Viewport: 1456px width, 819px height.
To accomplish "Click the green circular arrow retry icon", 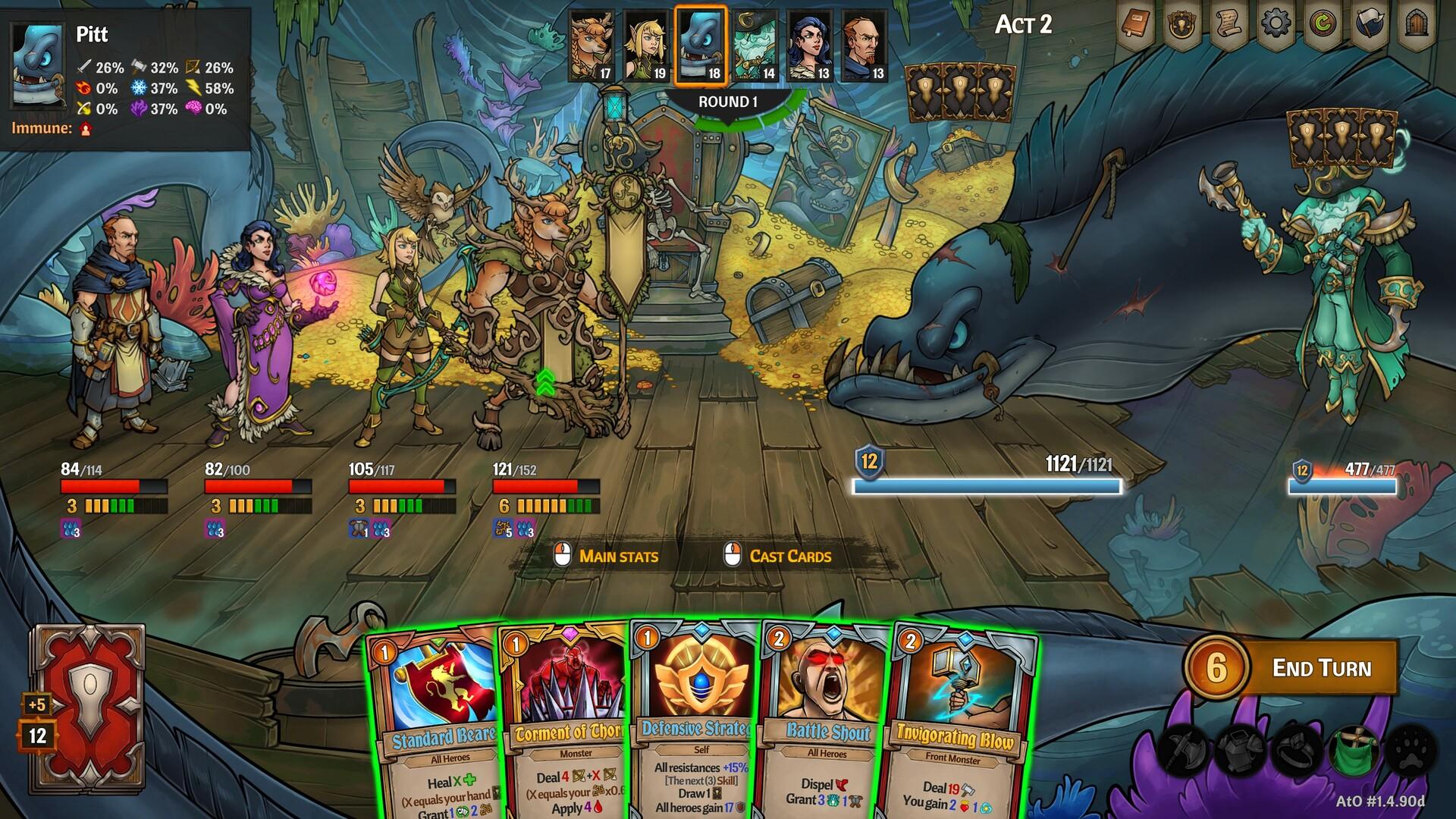I will tap(1323, 24).
